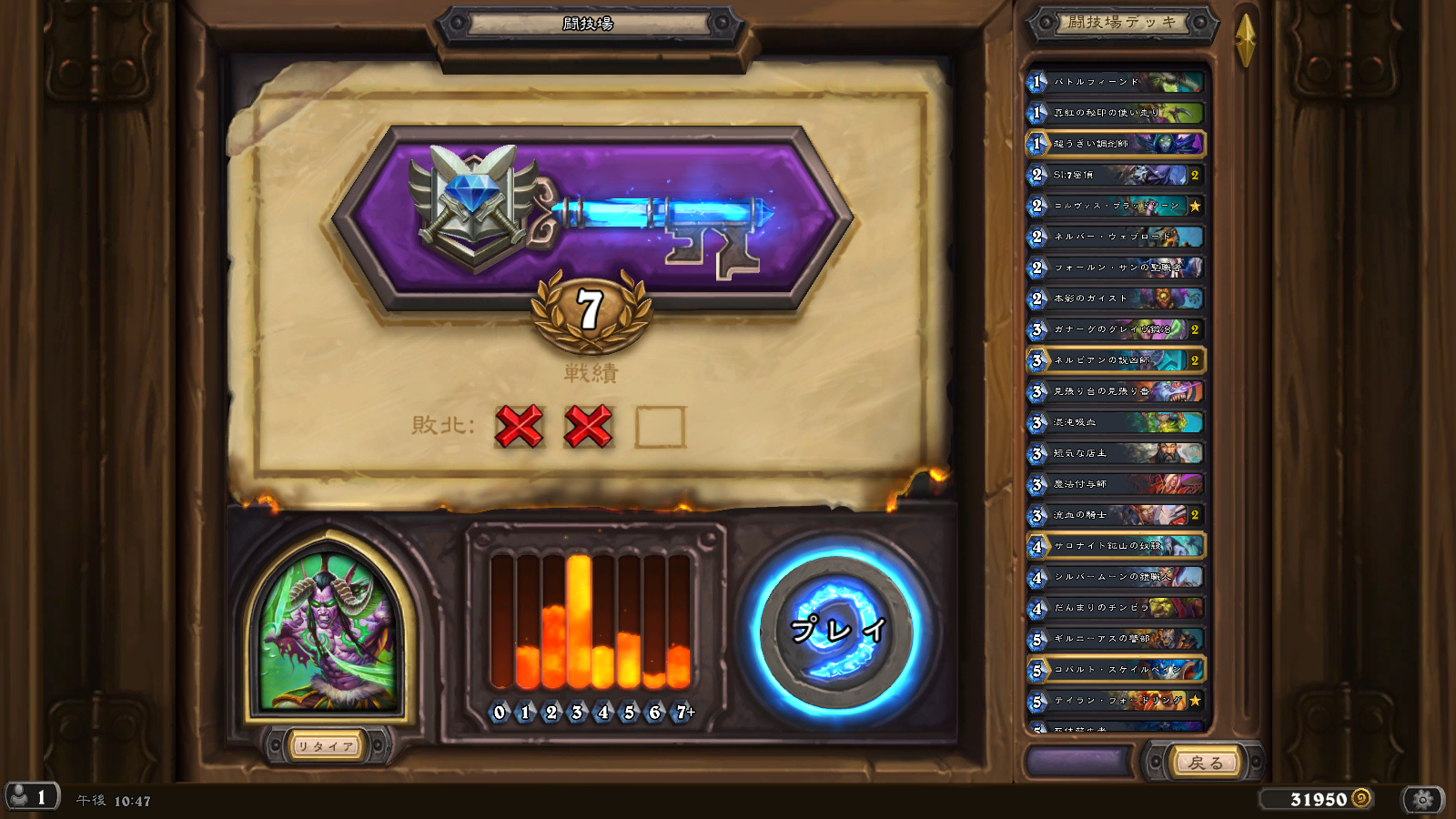
Task: Select だんまりのチンピラ card row
Action: pos(1116,608)
